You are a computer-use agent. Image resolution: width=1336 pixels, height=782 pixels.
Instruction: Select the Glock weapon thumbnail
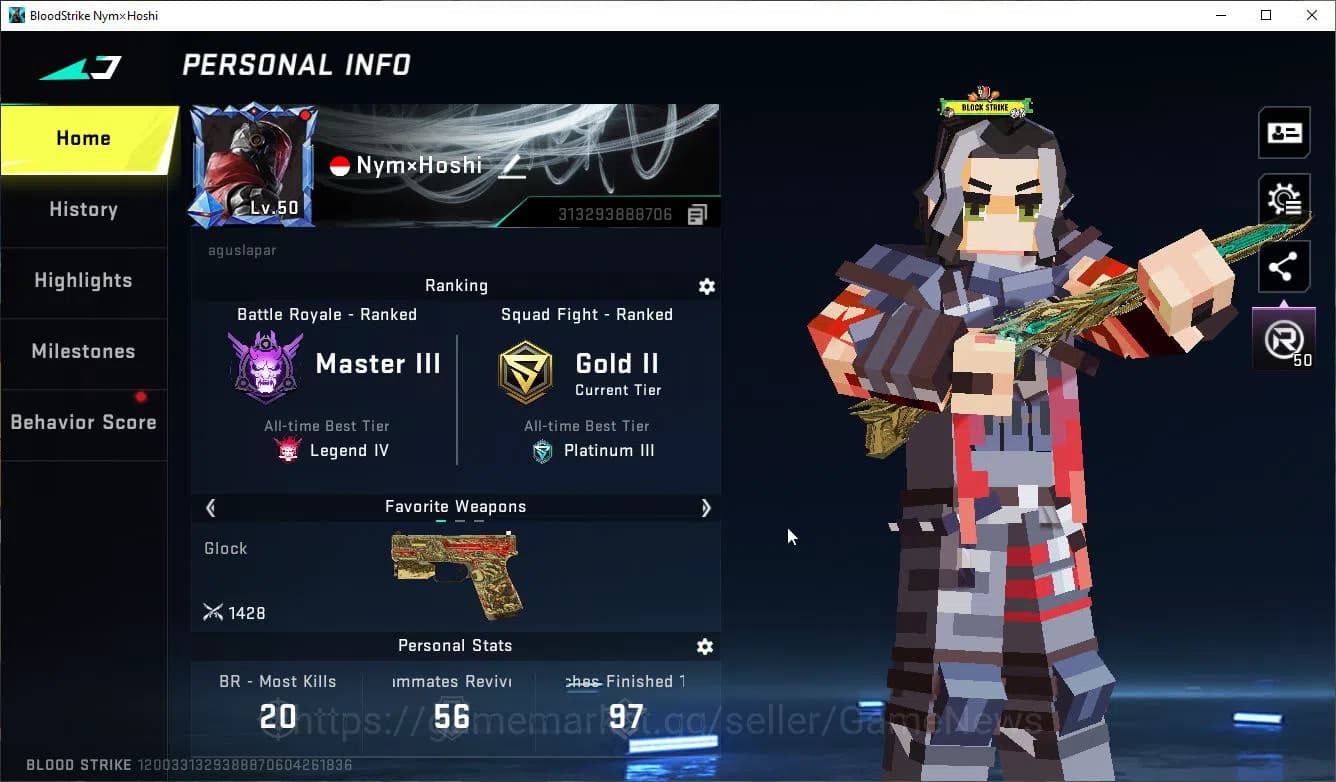click(454, 572)
